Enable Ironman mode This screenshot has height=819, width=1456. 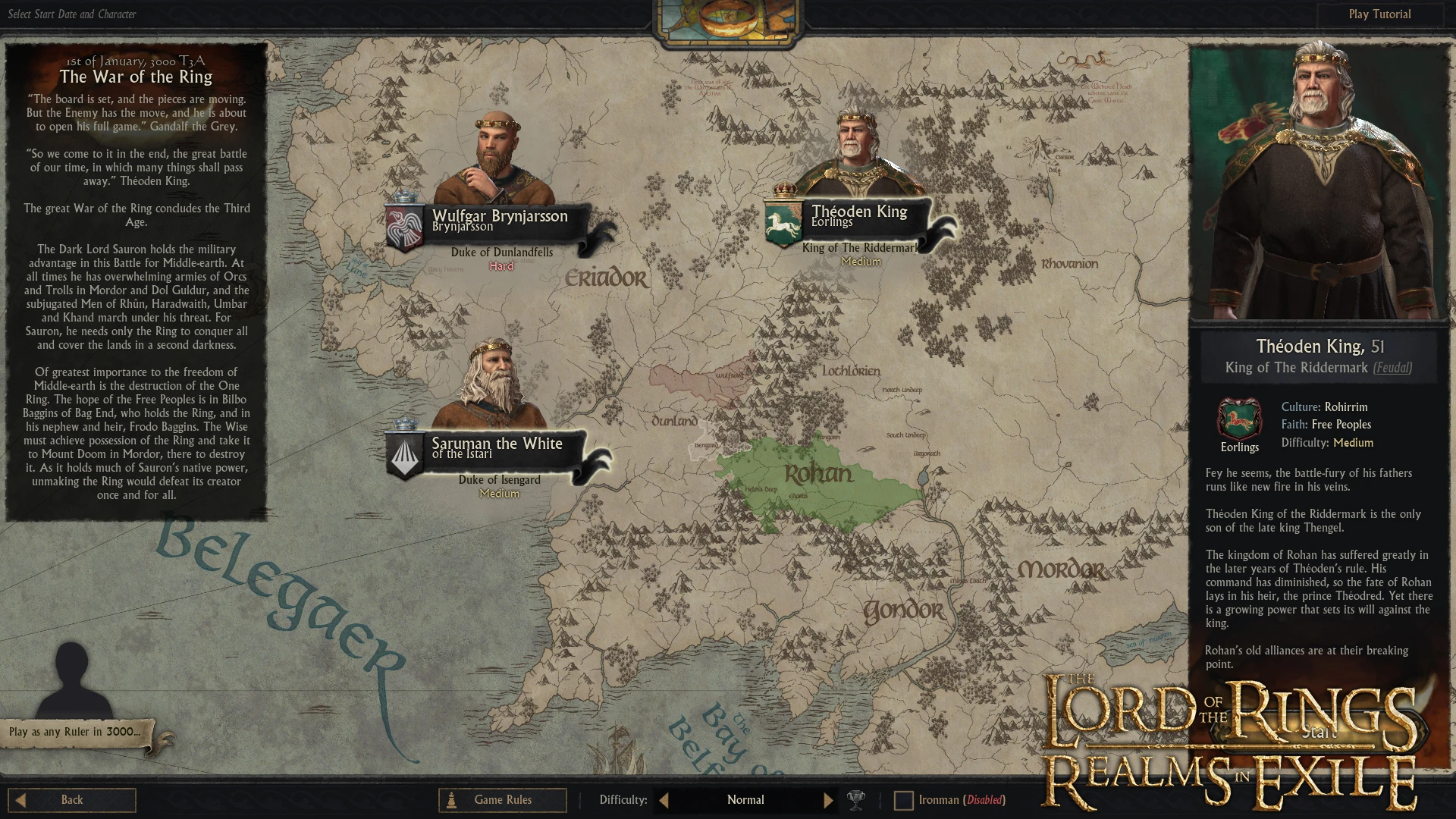[x=903, y=799]
